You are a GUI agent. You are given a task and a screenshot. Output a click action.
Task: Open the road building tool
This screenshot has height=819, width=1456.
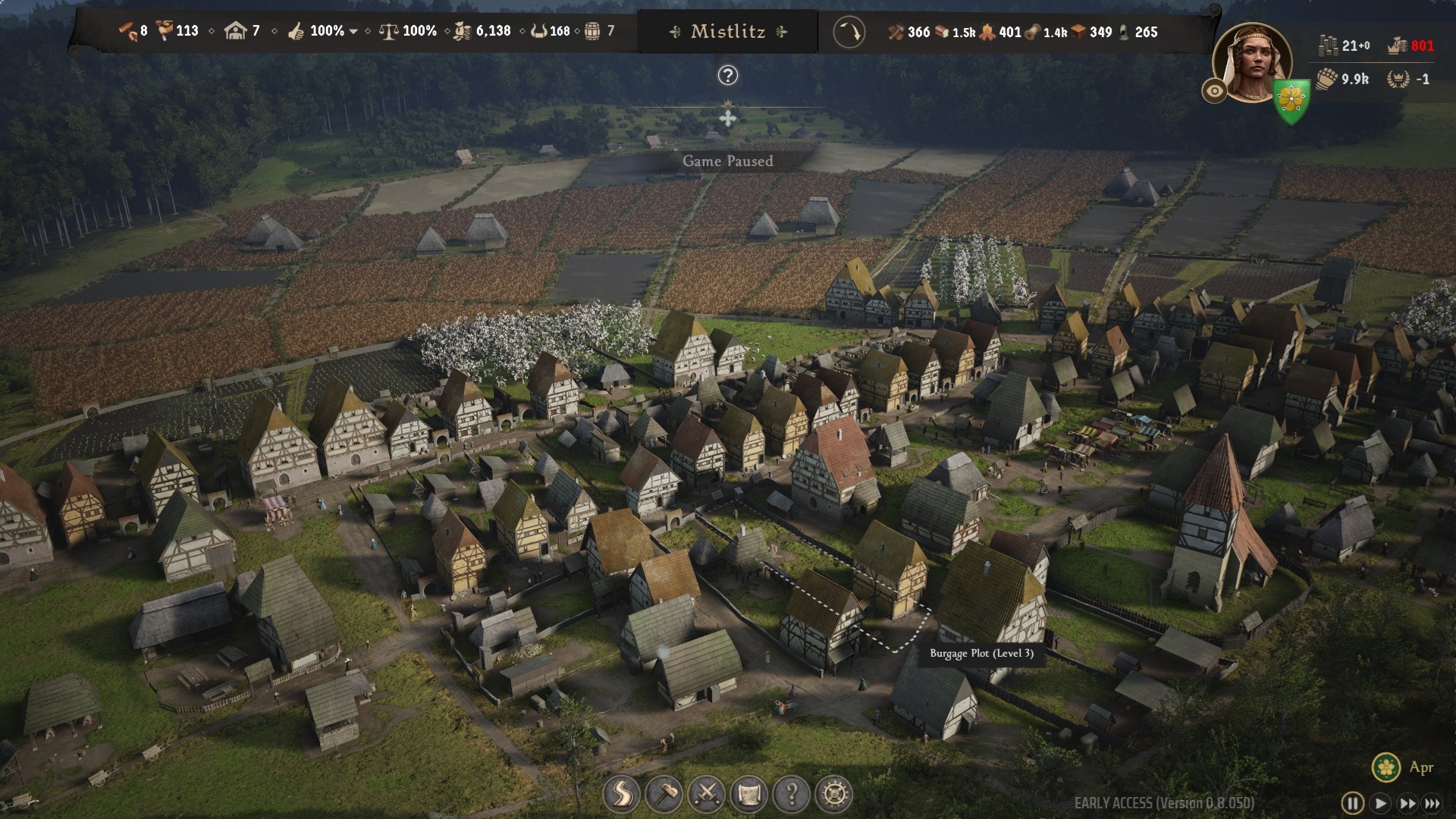click(621, 794)
